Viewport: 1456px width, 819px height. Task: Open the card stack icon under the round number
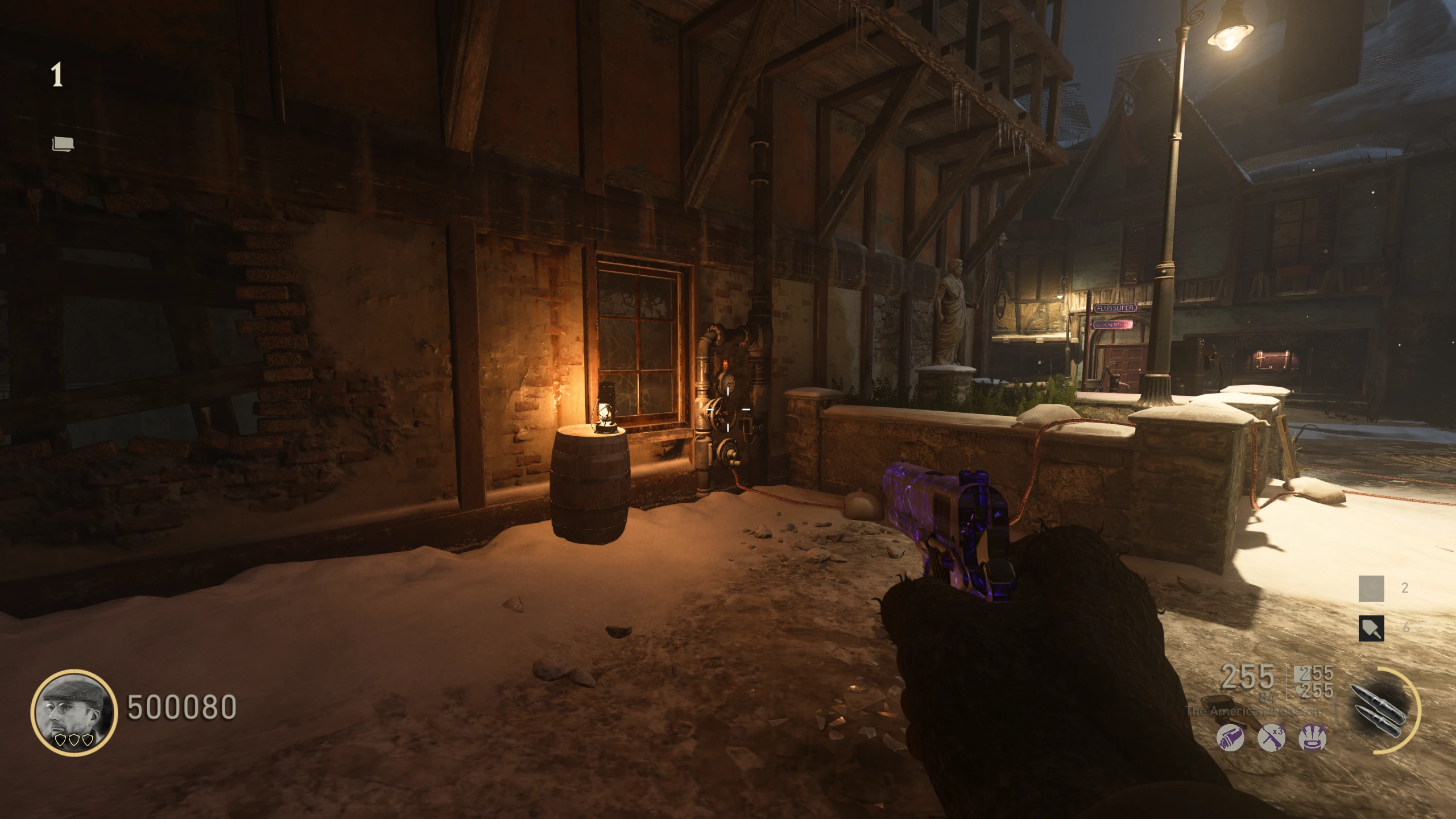[x=63, y=144]
